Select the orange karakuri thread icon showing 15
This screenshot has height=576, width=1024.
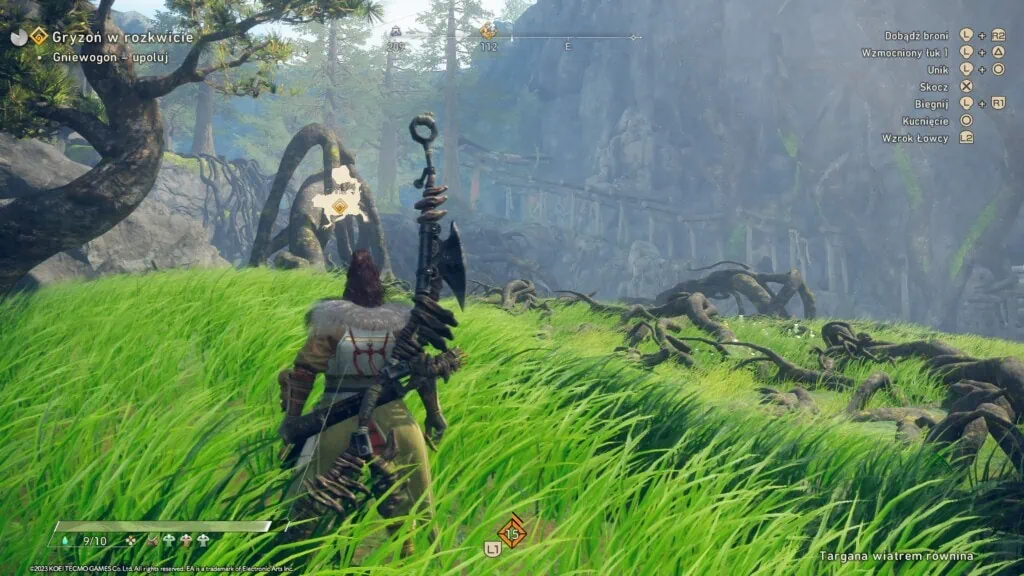(x=512, y=533)
